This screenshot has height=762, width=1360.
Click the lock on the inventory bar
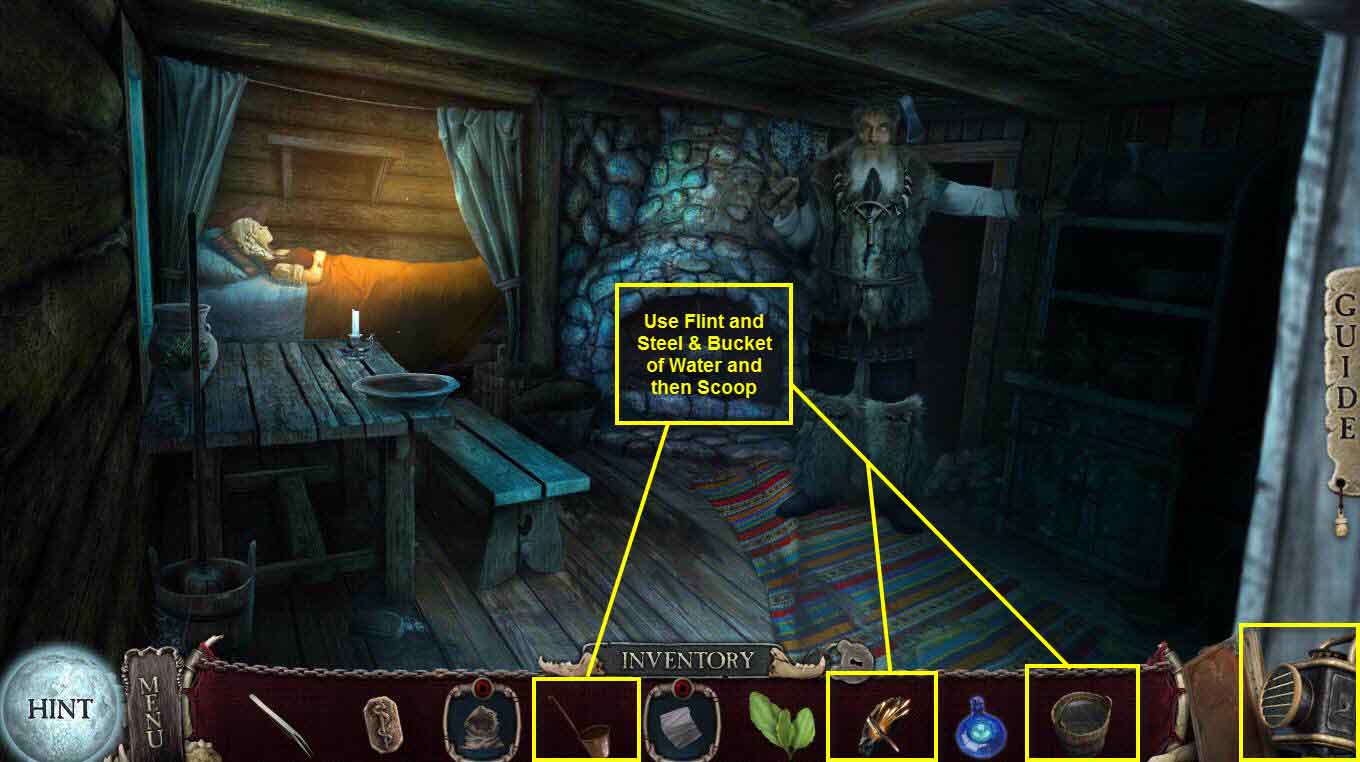(x=852, y=660)
